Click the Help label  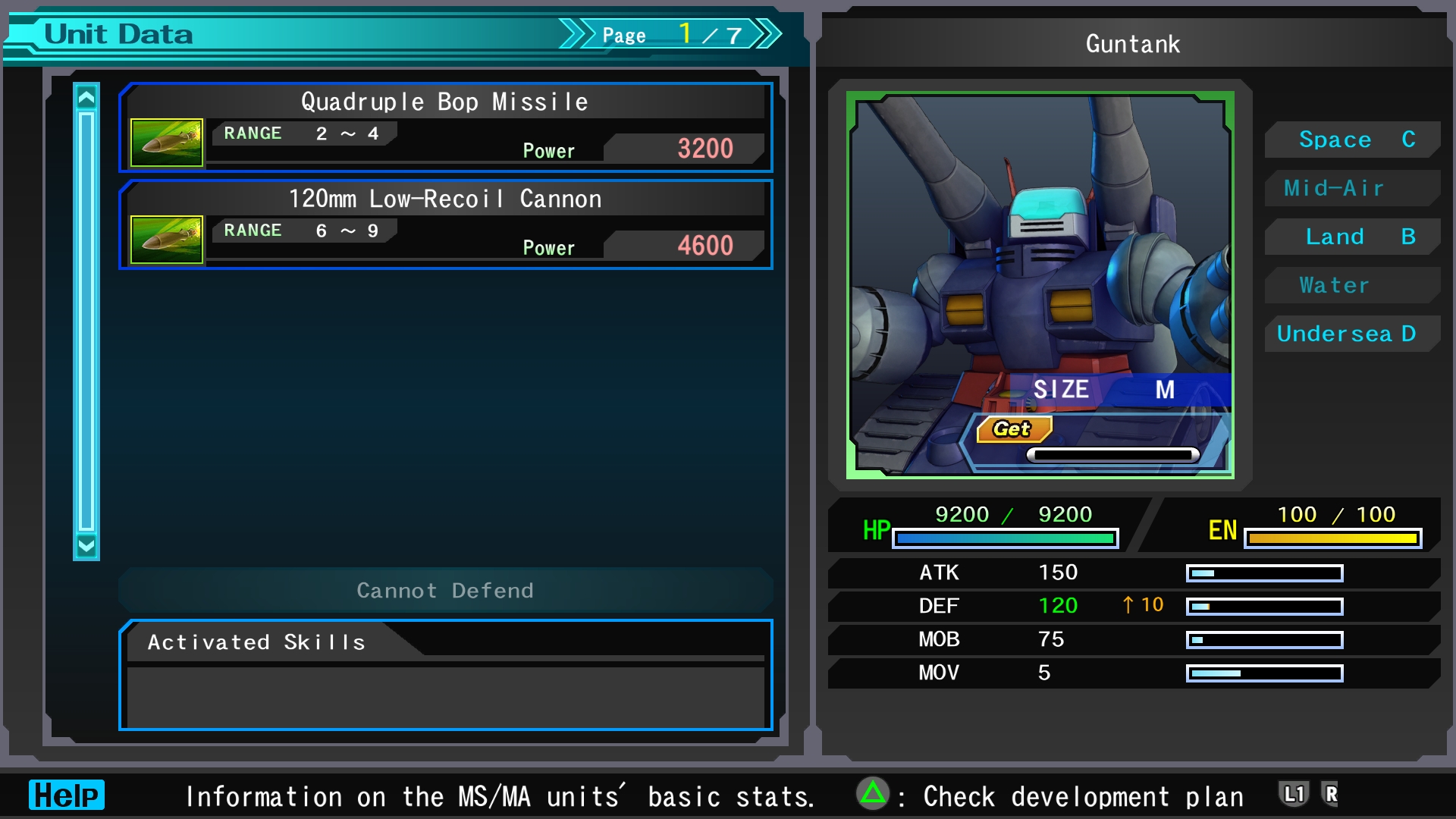click(67, 795)
